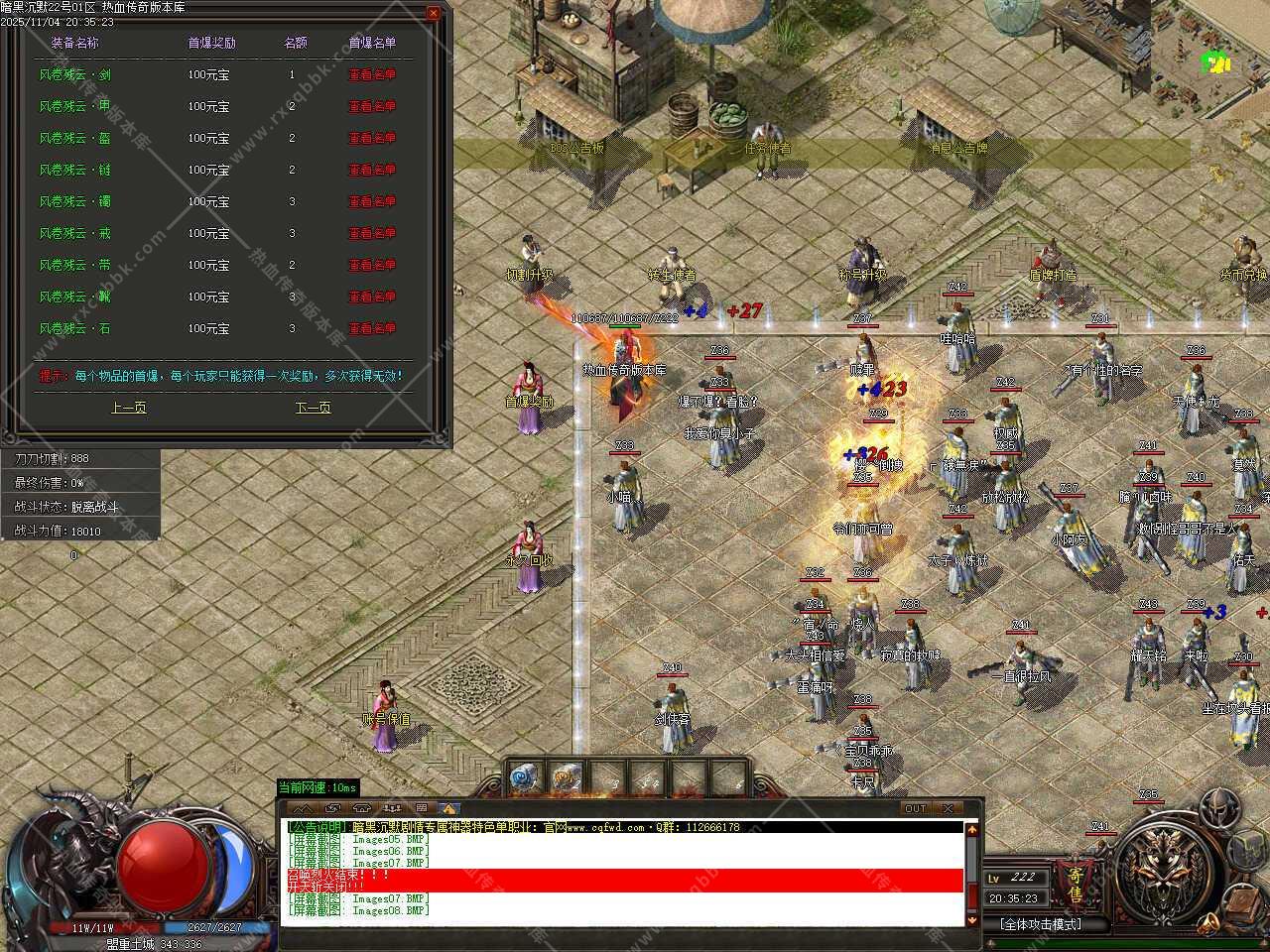The width and height of the screenshot is (1270, 952).
Task: View the name list for 风卷残云·甲
Action: pyautogui.click(x=372, y=106)
